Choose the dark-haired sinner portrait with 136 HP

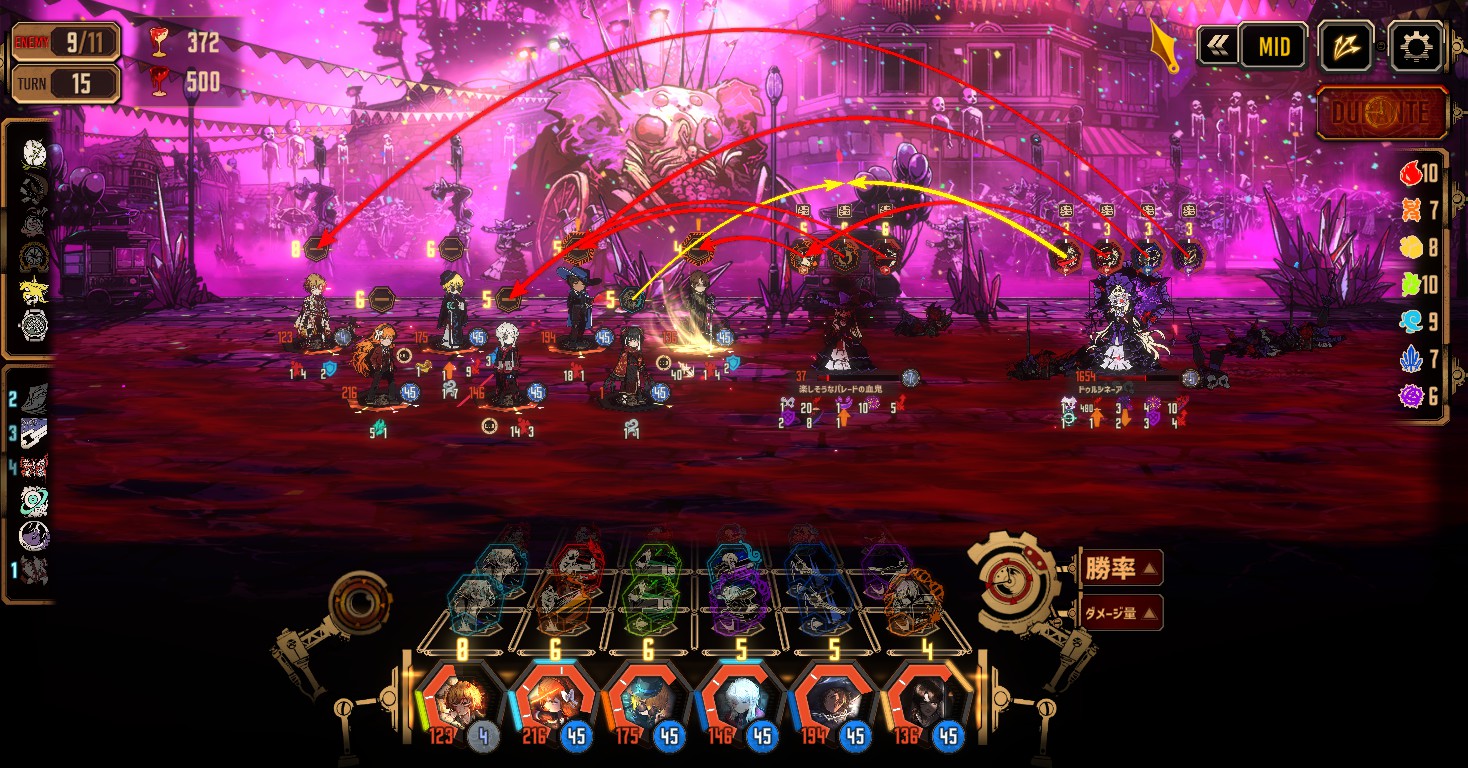click(x=927, y=700)
